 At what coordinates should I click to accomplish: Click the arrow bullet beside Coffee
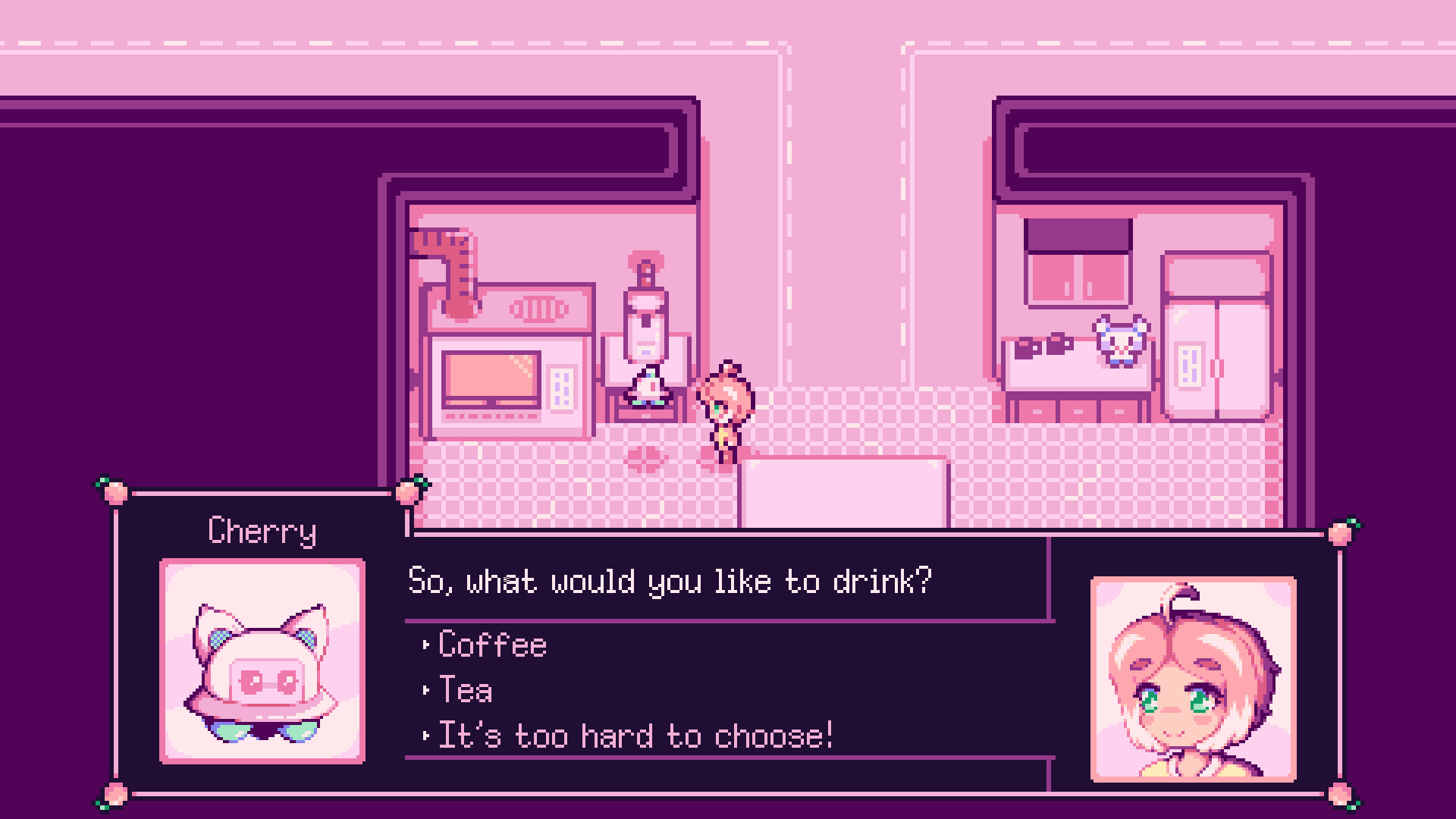click(x=425, y=645)
